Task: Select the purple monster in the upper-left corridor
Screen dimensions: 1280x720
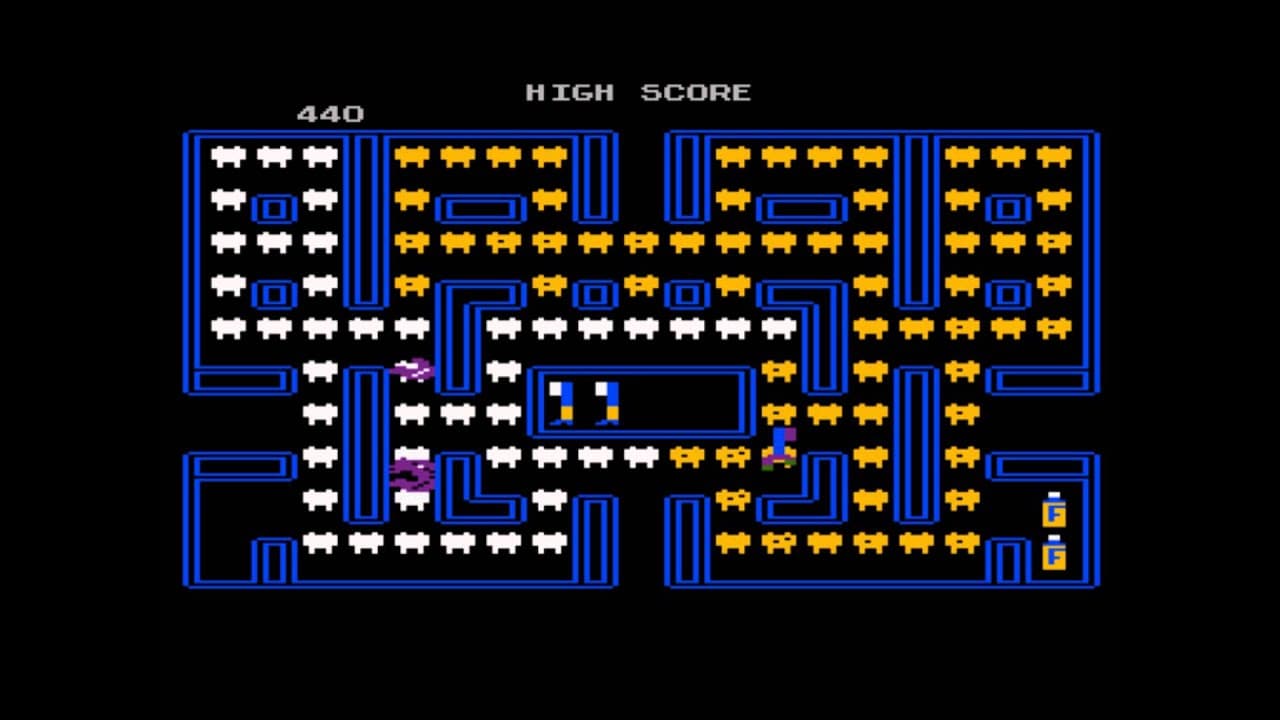Action: [412, 369]
